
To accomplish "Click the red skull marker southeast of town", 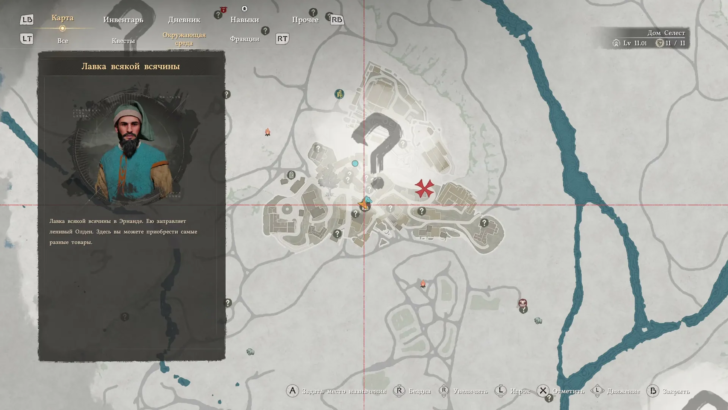I will (x=522, y=303).
